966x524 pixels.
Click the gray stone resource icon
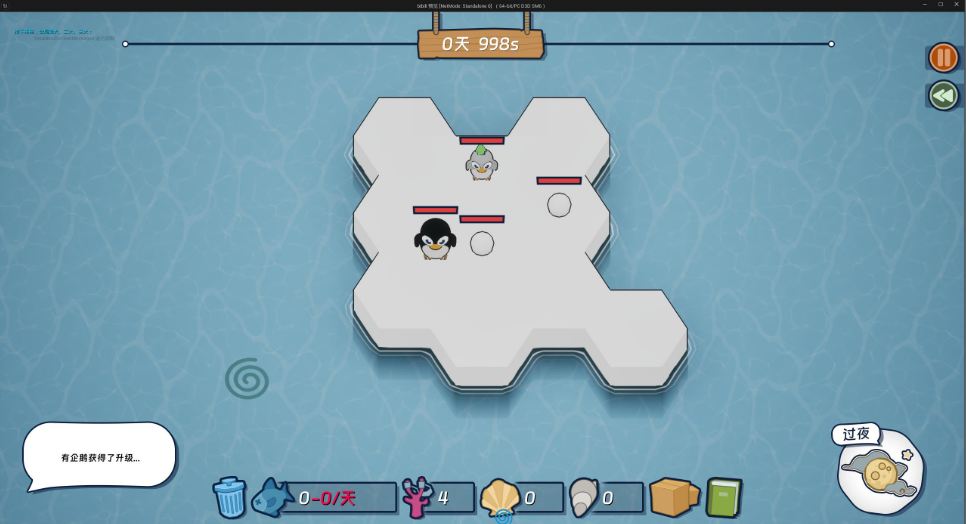pos(583,496)
